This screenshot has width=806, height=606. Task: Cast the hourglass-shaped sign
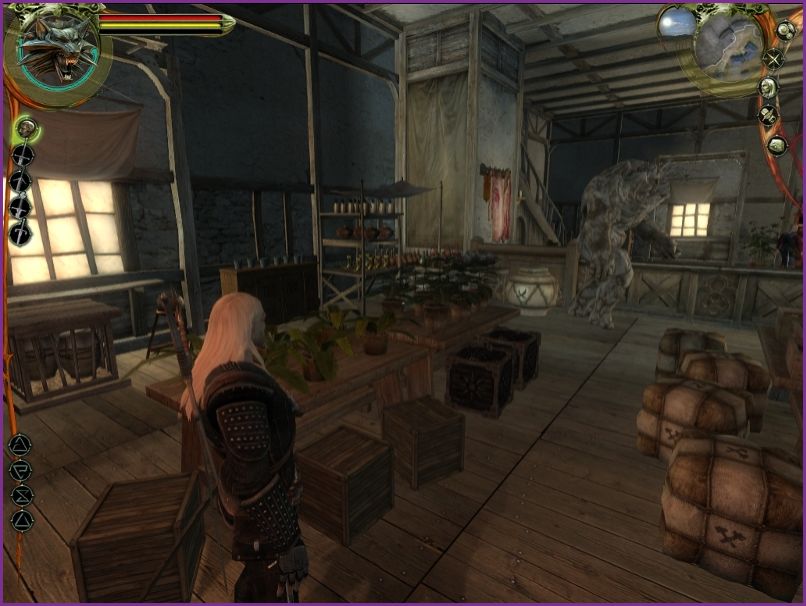point(21,495)
